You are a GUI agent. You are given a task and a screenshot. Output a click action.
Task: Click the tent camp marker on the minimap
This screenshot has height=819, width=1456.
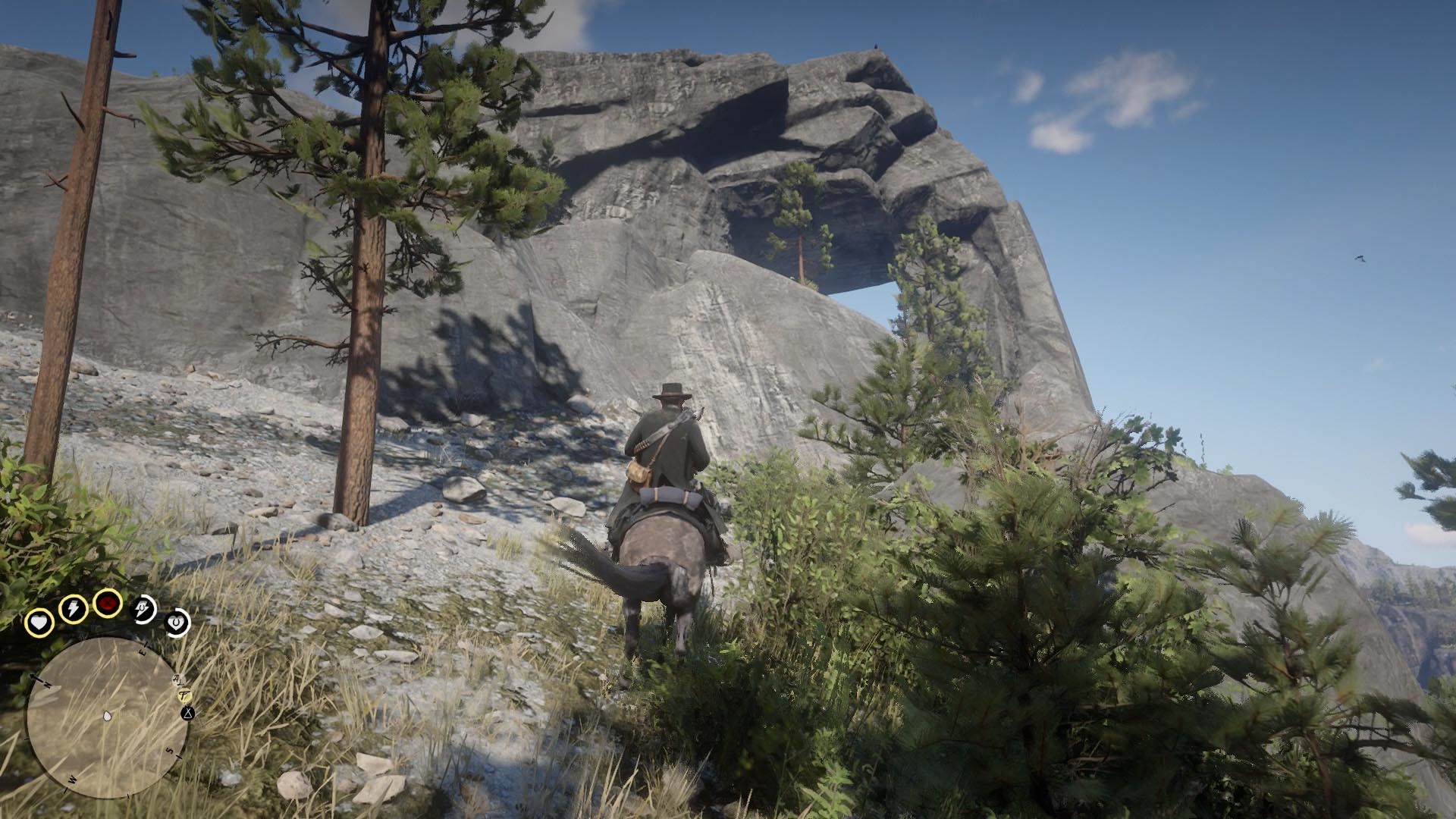point(187,714)
